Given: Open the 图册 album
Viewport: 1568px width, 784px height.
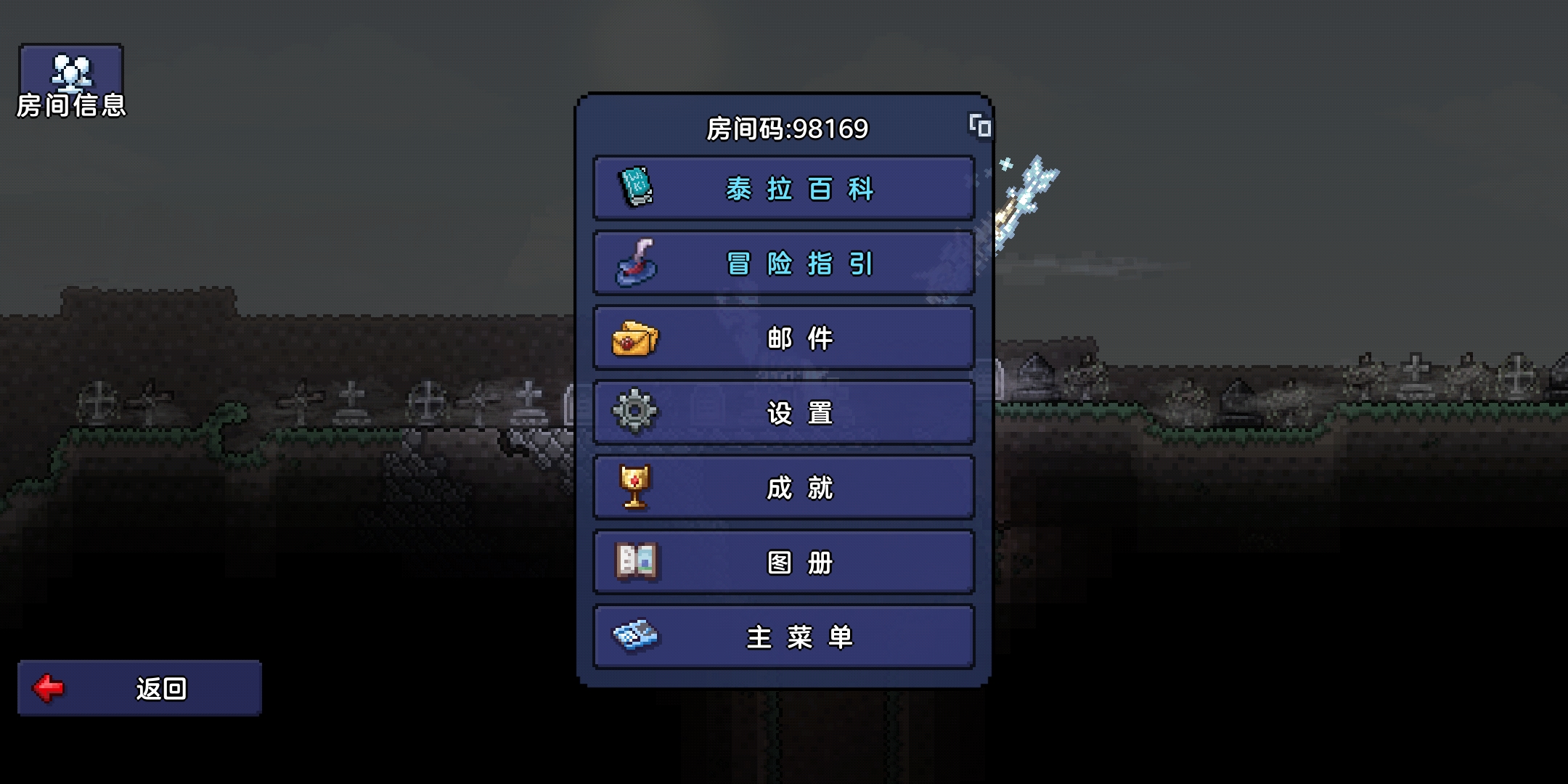Looking at the screenshot, I should 784,563.
